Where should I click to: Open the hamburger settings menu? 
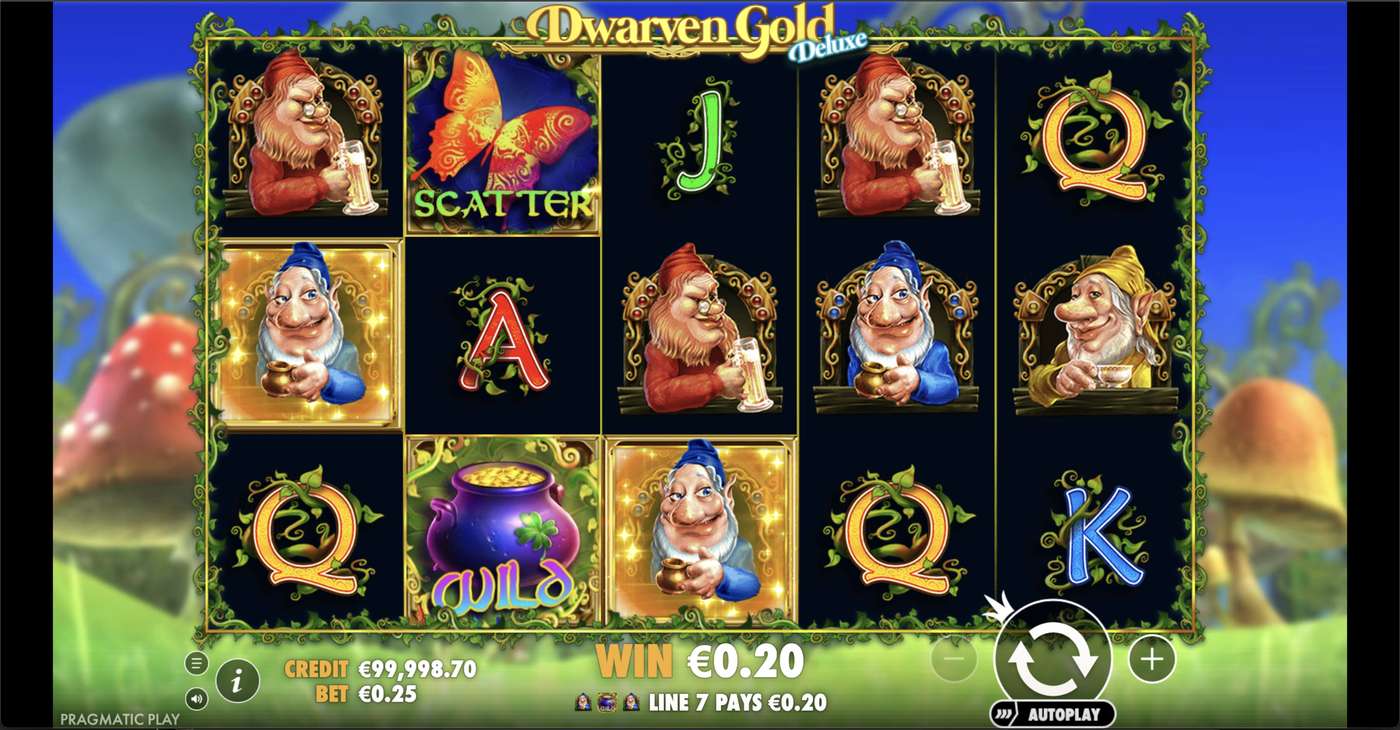point(196,662)
